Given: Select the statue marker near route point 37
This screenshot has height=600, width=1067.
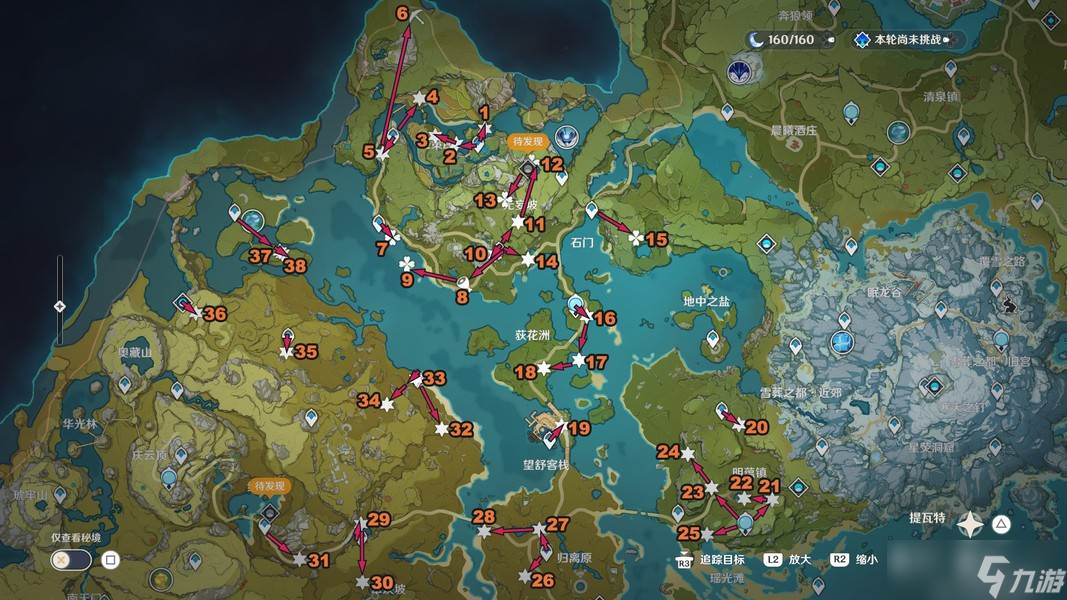Looking at the screenshot, I should (251, 218).
